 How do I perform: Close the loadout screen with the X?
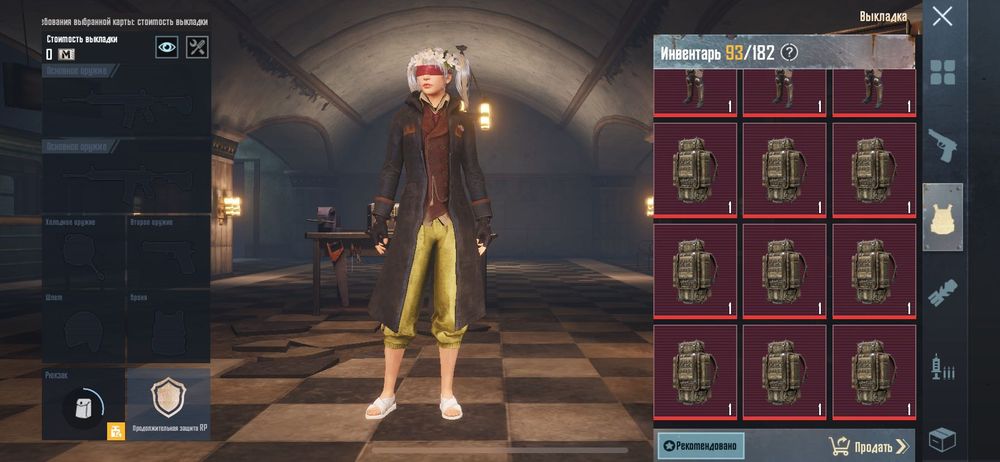click(x=942, y=16)
